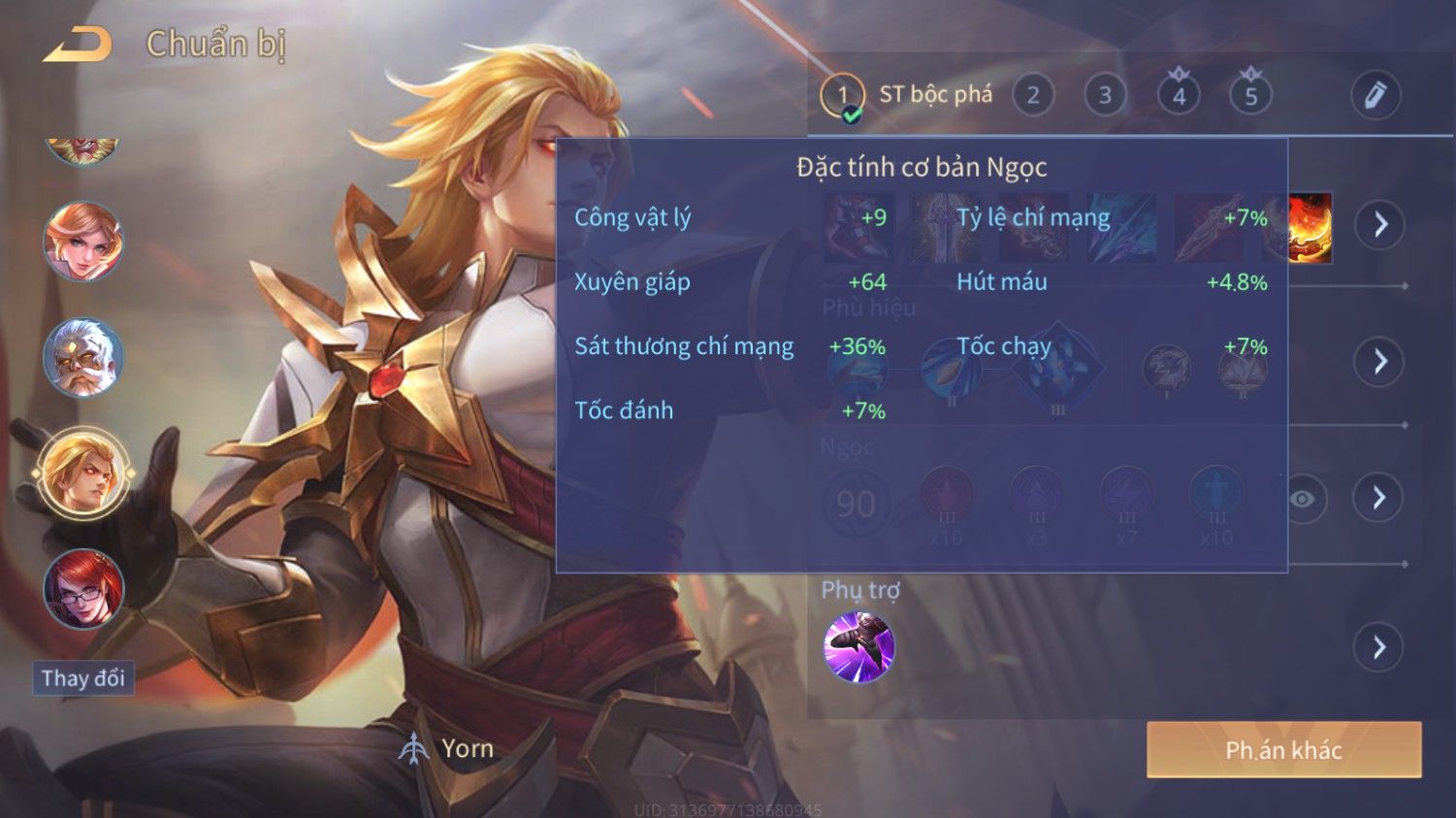The image size is (1456, 818).
Task: Select the flame equipment item icon
Action: 1310,228
